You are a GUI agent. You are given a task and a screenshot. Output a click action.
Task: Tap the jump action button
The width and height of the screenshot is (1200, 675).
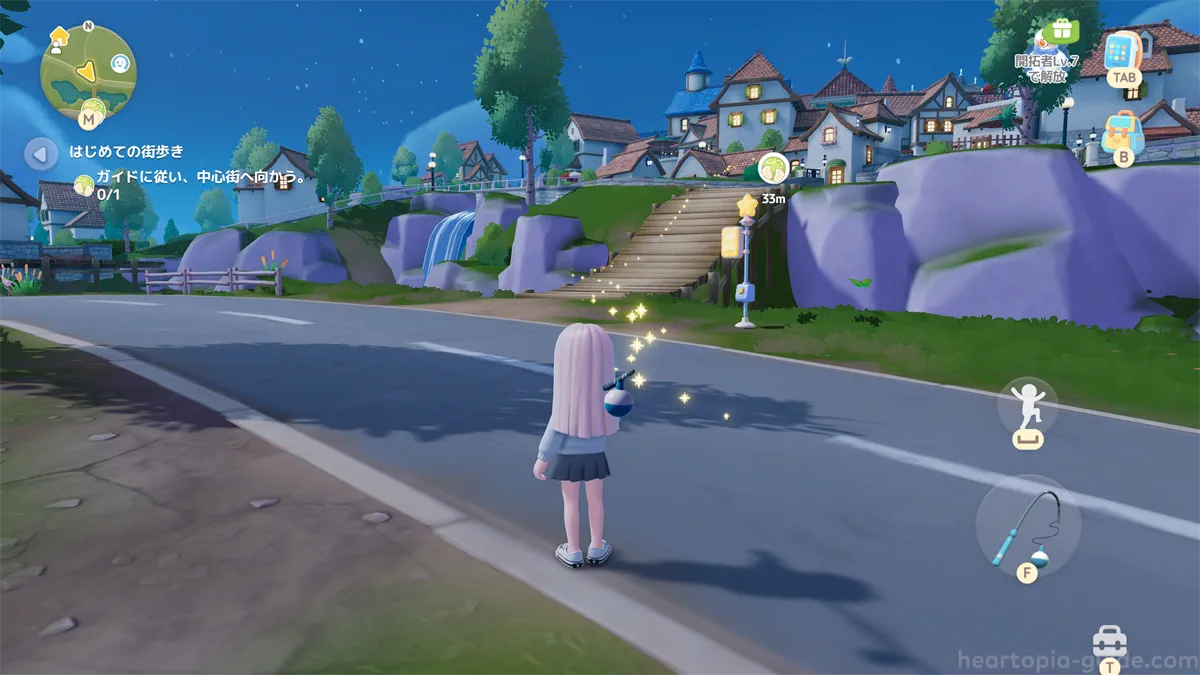tap(1027, 408)
